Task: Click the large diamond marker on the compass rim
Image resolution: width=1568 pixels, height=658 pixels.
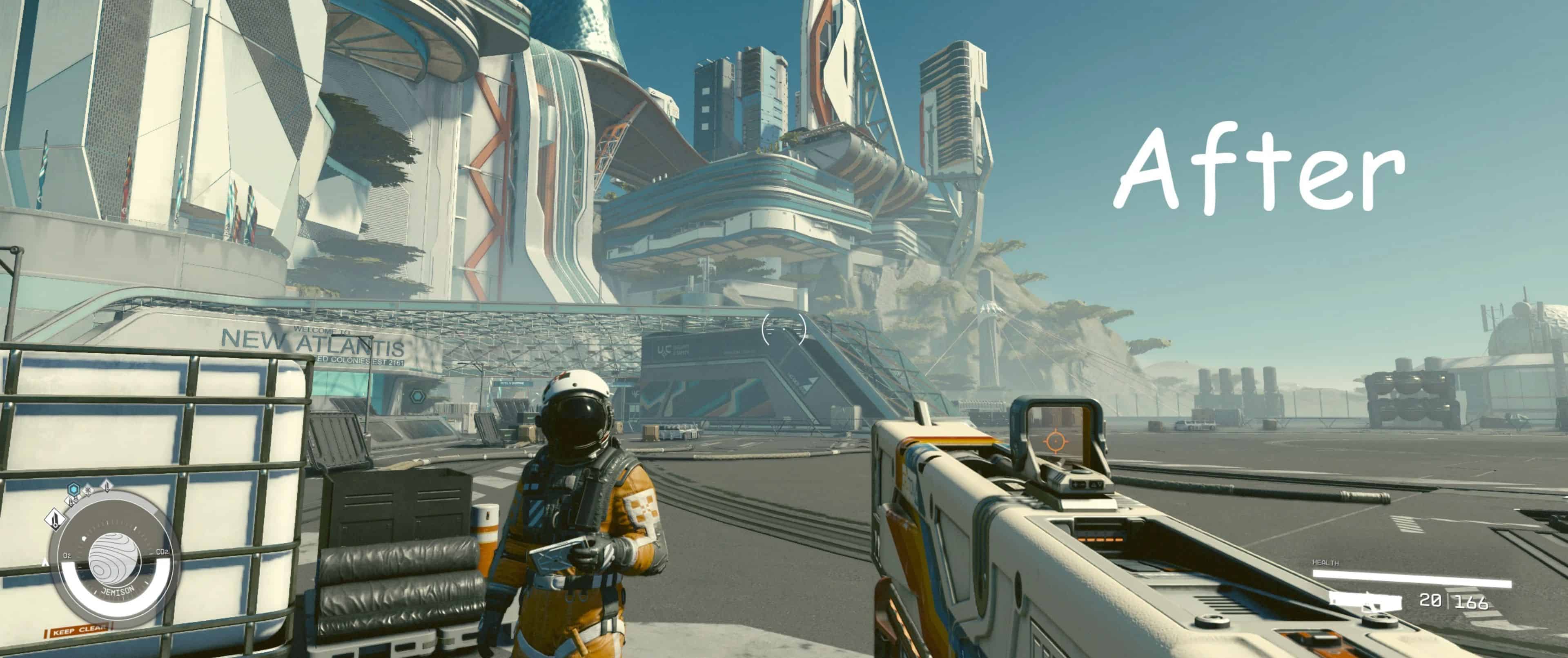Action: 56,519
